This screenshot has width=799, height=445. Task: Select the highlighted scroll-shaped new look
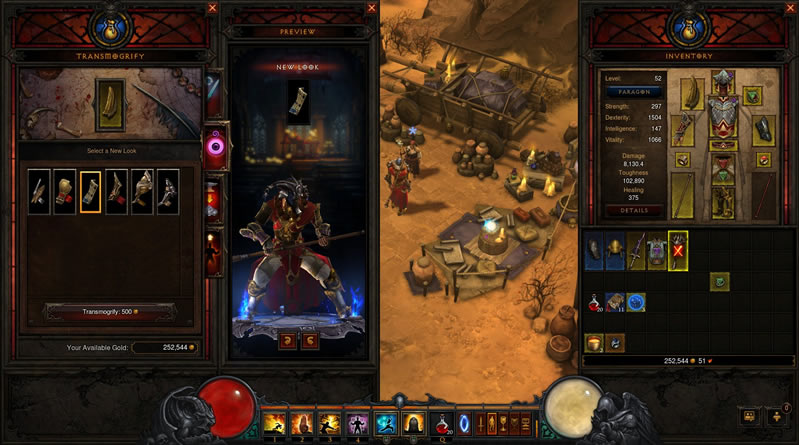point(90,191)
